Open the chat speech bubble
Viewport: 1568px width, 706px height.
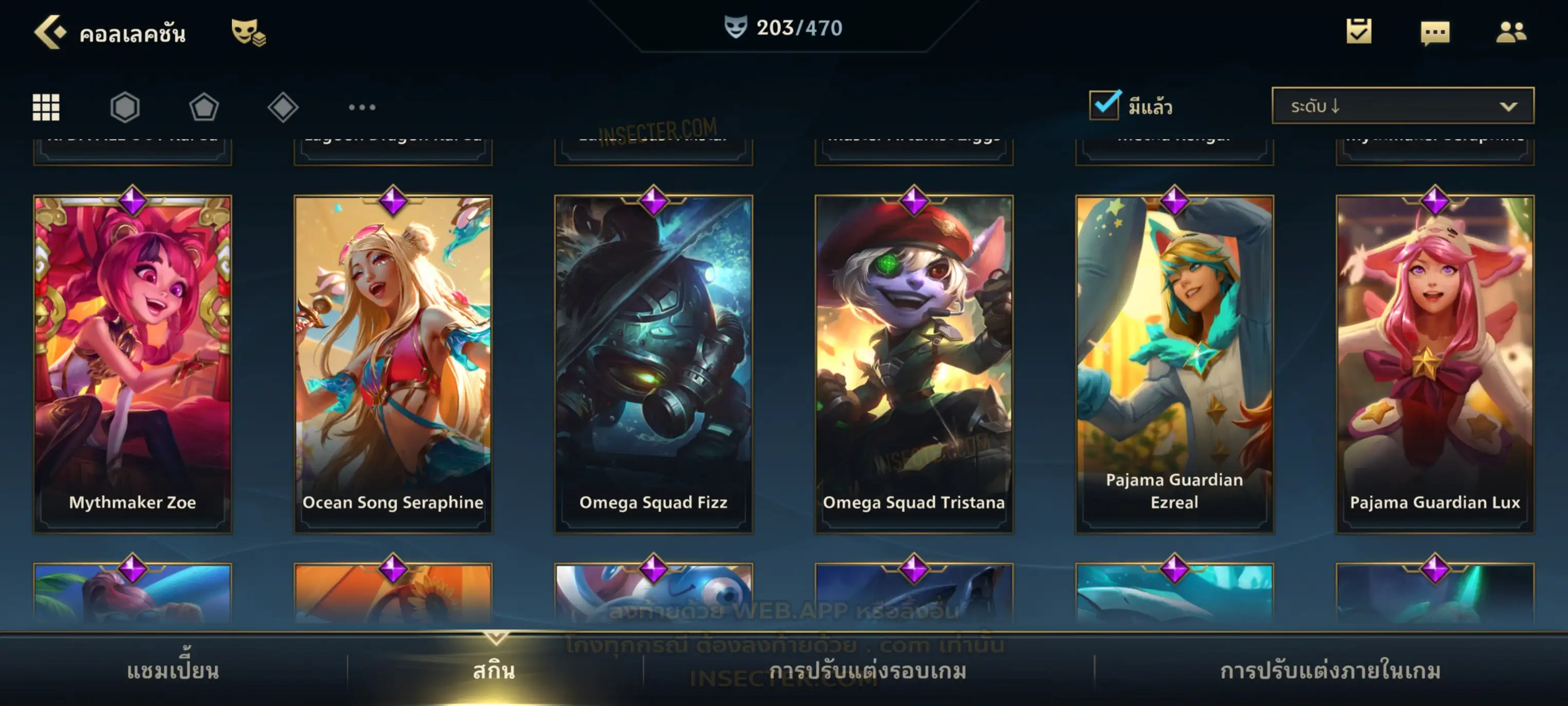[1434, 33]
